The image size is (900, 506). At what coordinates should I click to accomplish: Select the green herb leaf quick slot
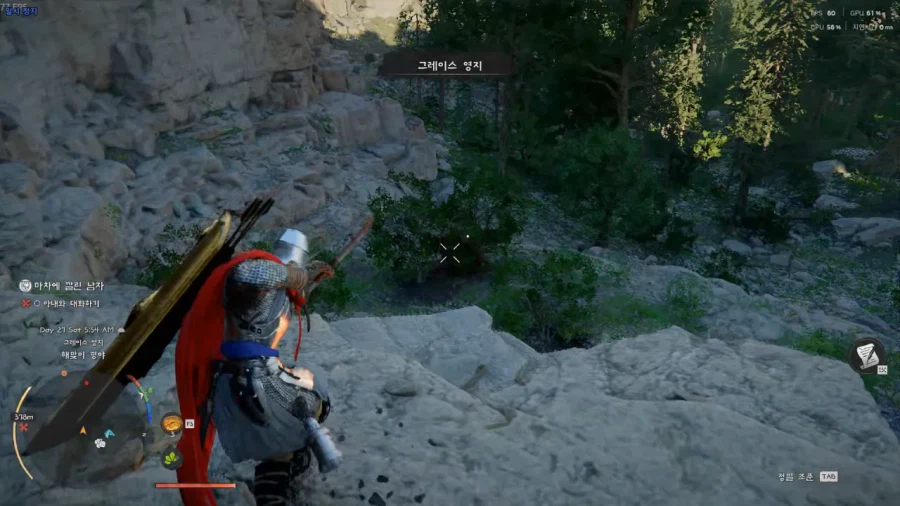tap(172, 458)
